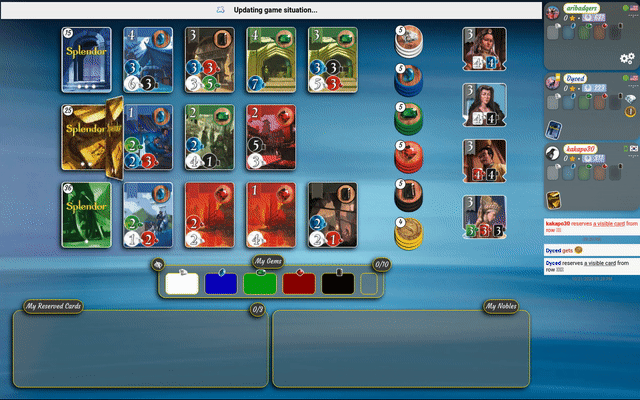This screenshot has width=640, height=400.
Task: Select the 4-point green card costing 7 blue
Action: [271, 60]
